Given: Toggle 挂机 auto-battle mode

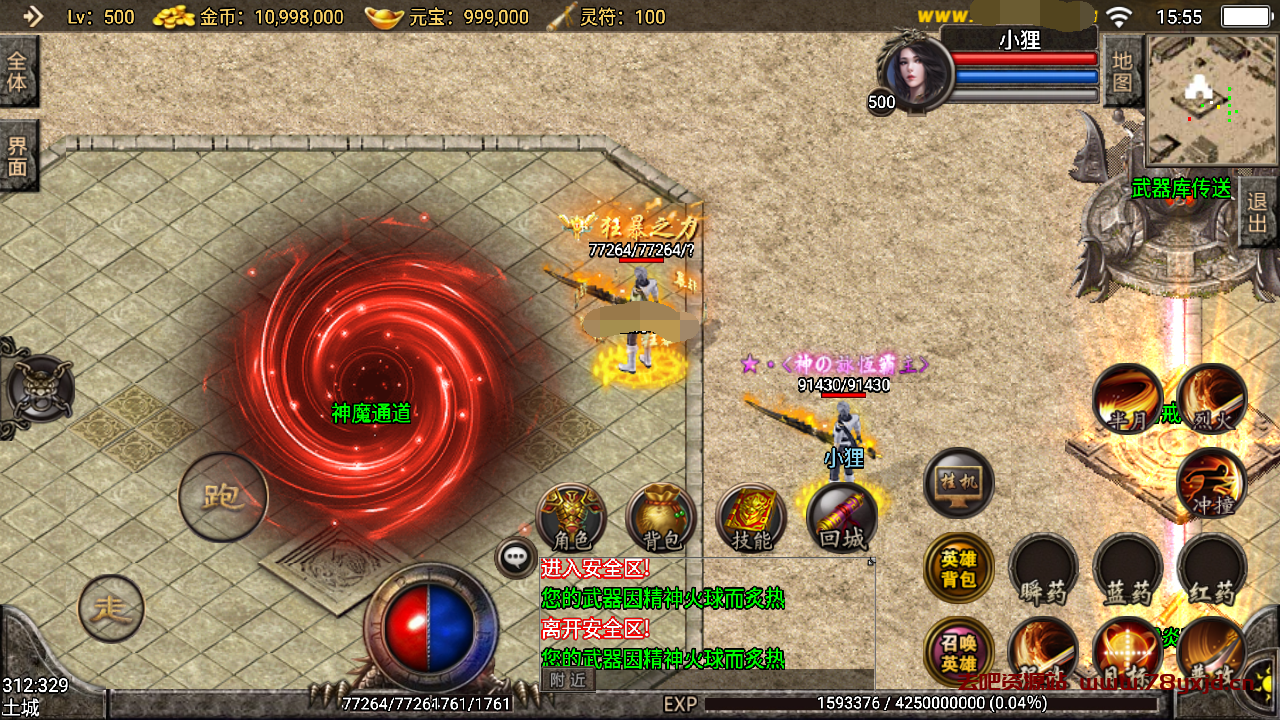Looking at the screenshot, I should pos(958,483).
